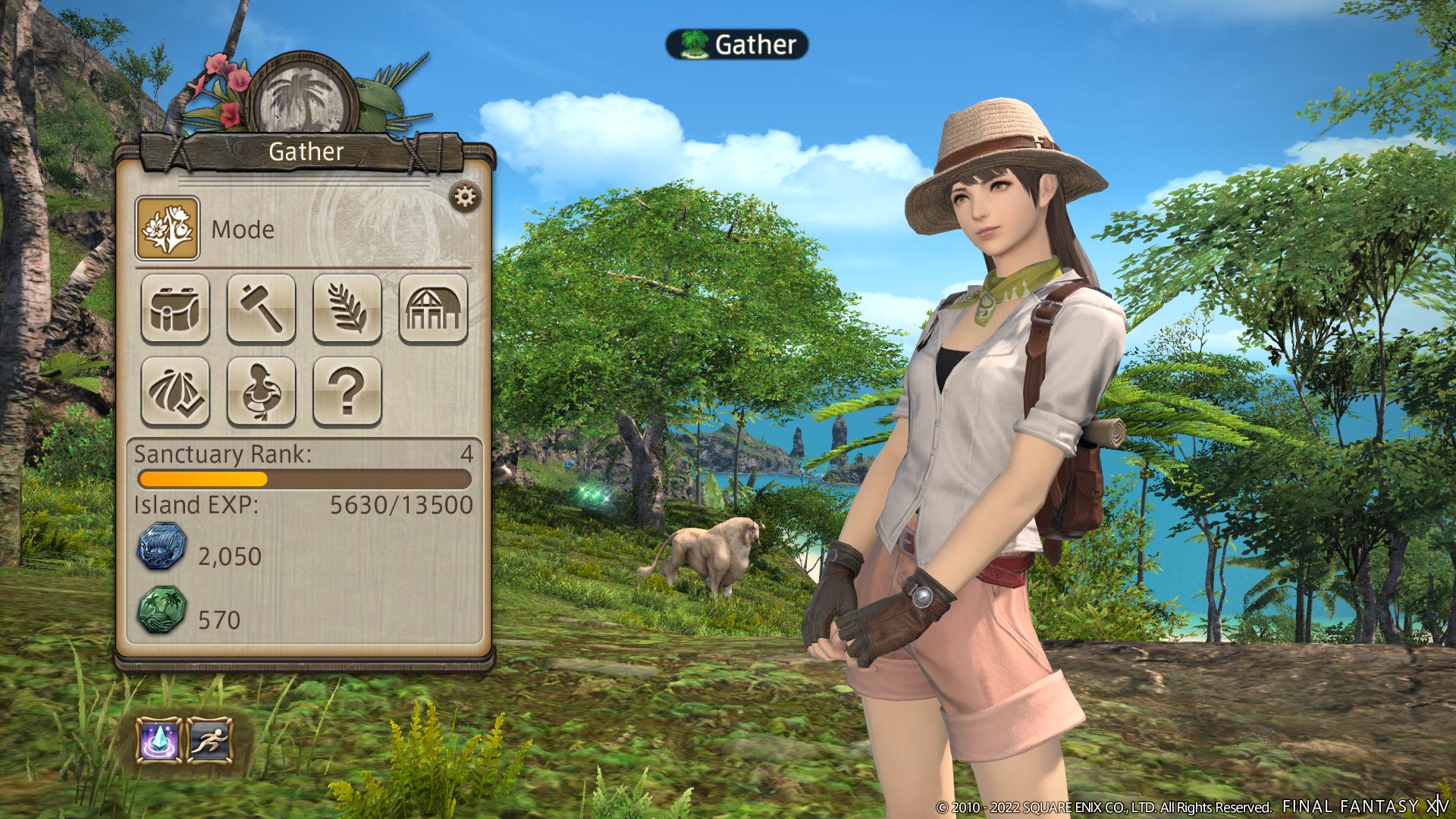Click the Gather header label
1456x819 pixels.
[305, 151]
